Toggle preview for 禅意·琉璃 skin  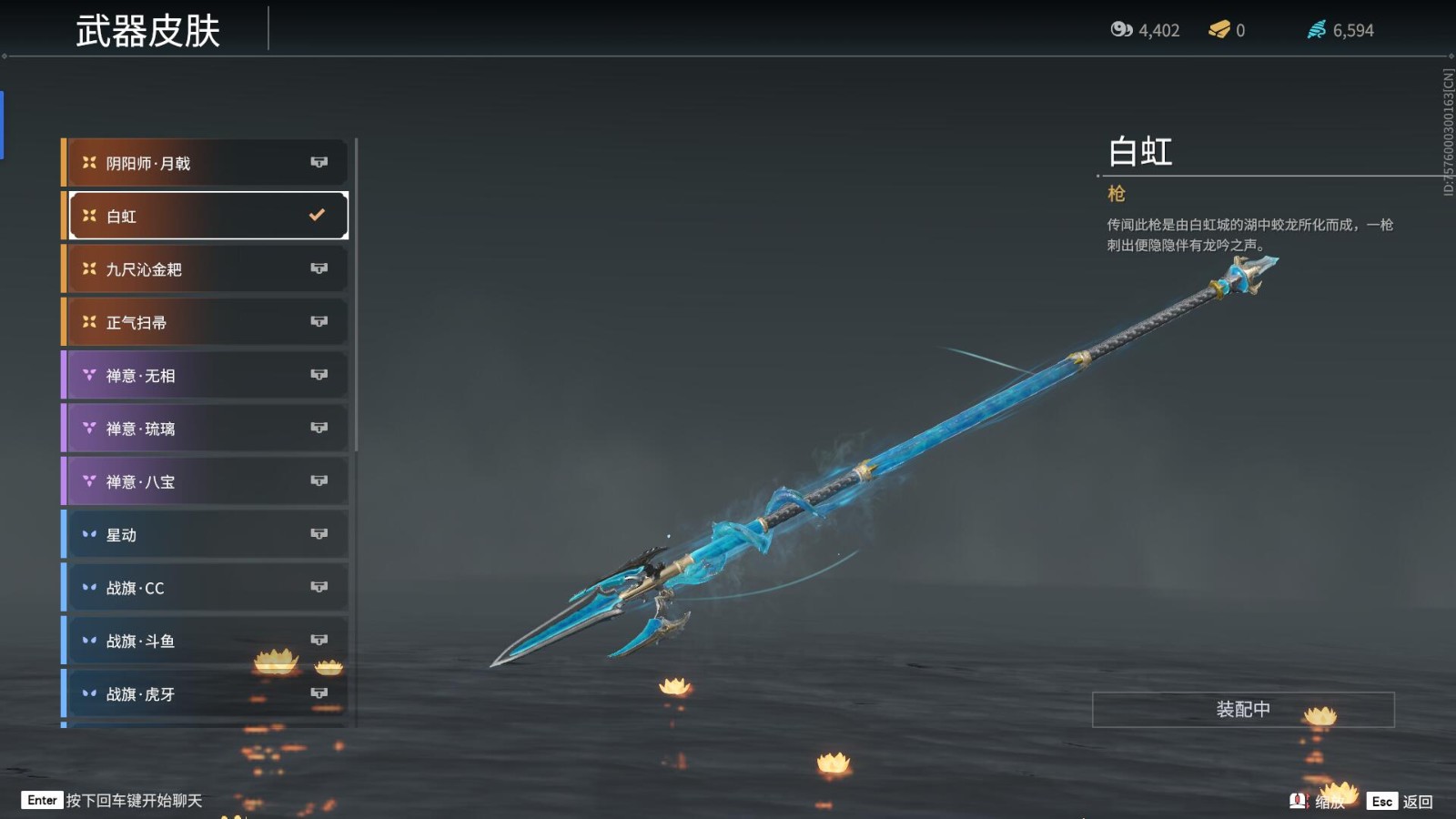click(319, 428)
